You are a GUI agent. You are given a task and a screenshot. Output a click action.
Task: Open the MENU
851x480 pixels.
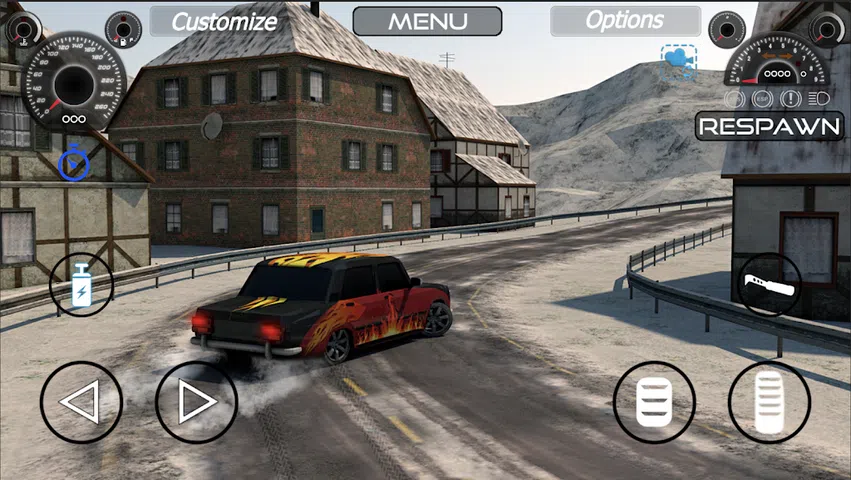click(427, 21)
